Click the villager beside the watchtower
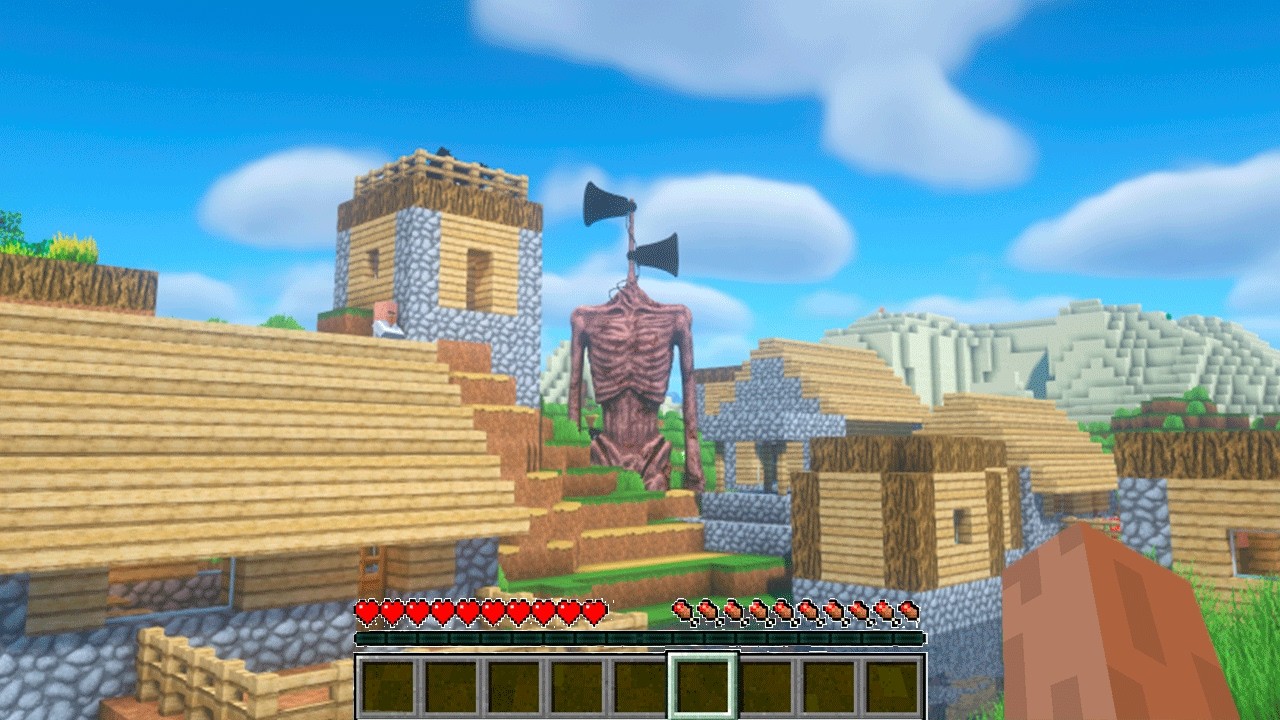Screen dimensions: 1280x720 click(x=388, y=312)
